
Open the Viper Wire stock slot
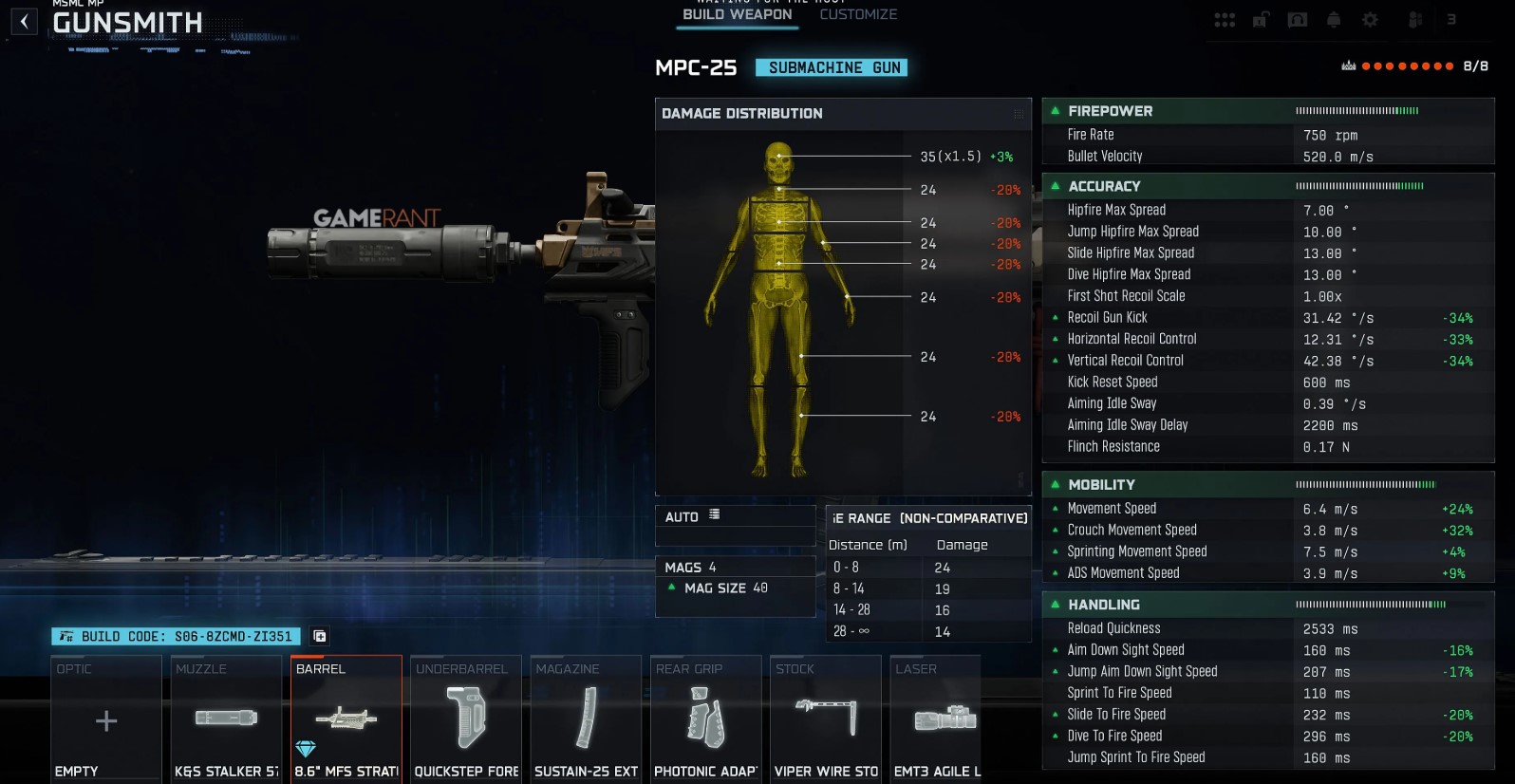[x=825, y=719]
